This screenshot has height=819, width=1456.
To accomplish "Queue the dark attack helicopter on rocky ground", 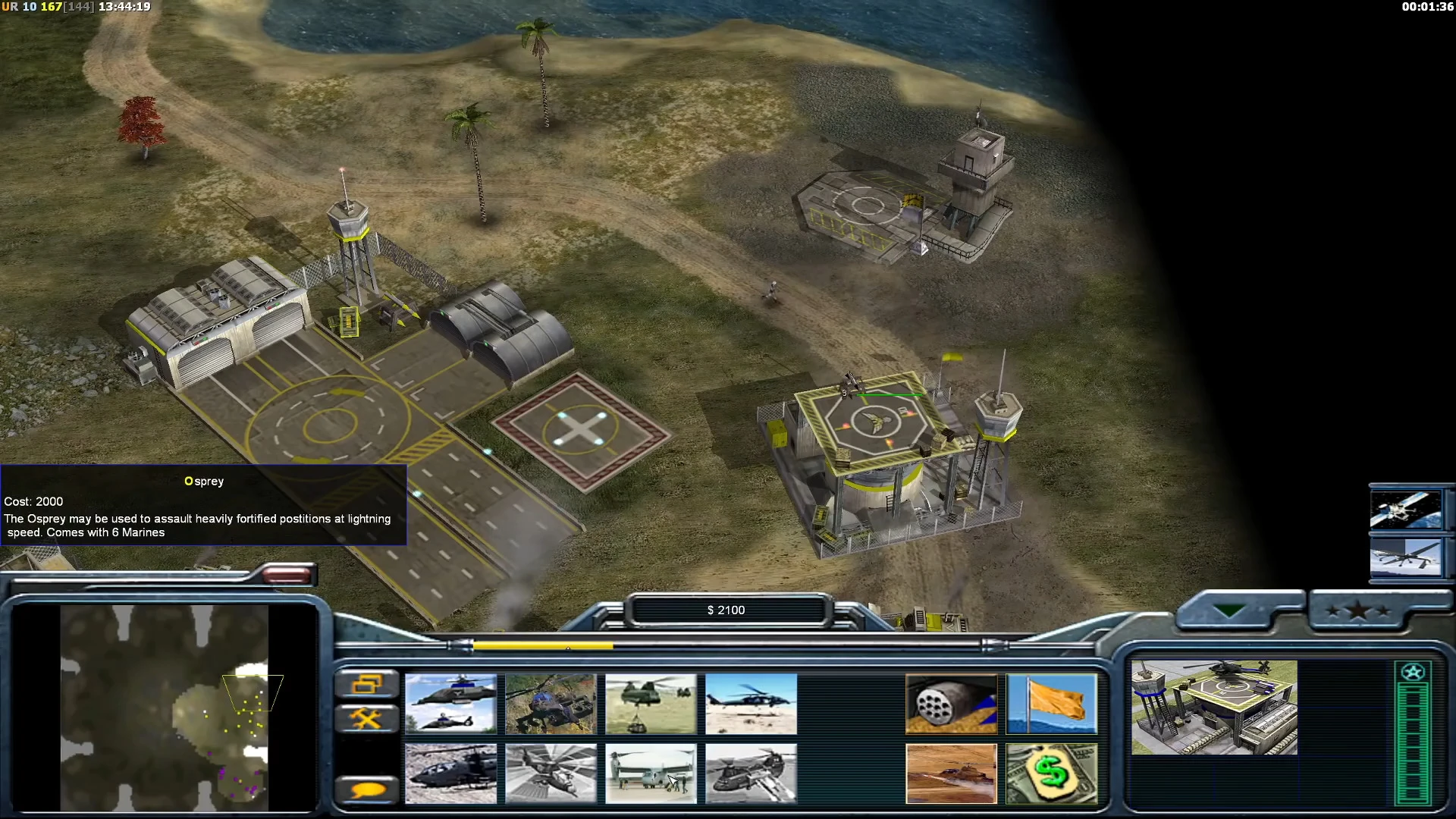I will tap(450, 773).
